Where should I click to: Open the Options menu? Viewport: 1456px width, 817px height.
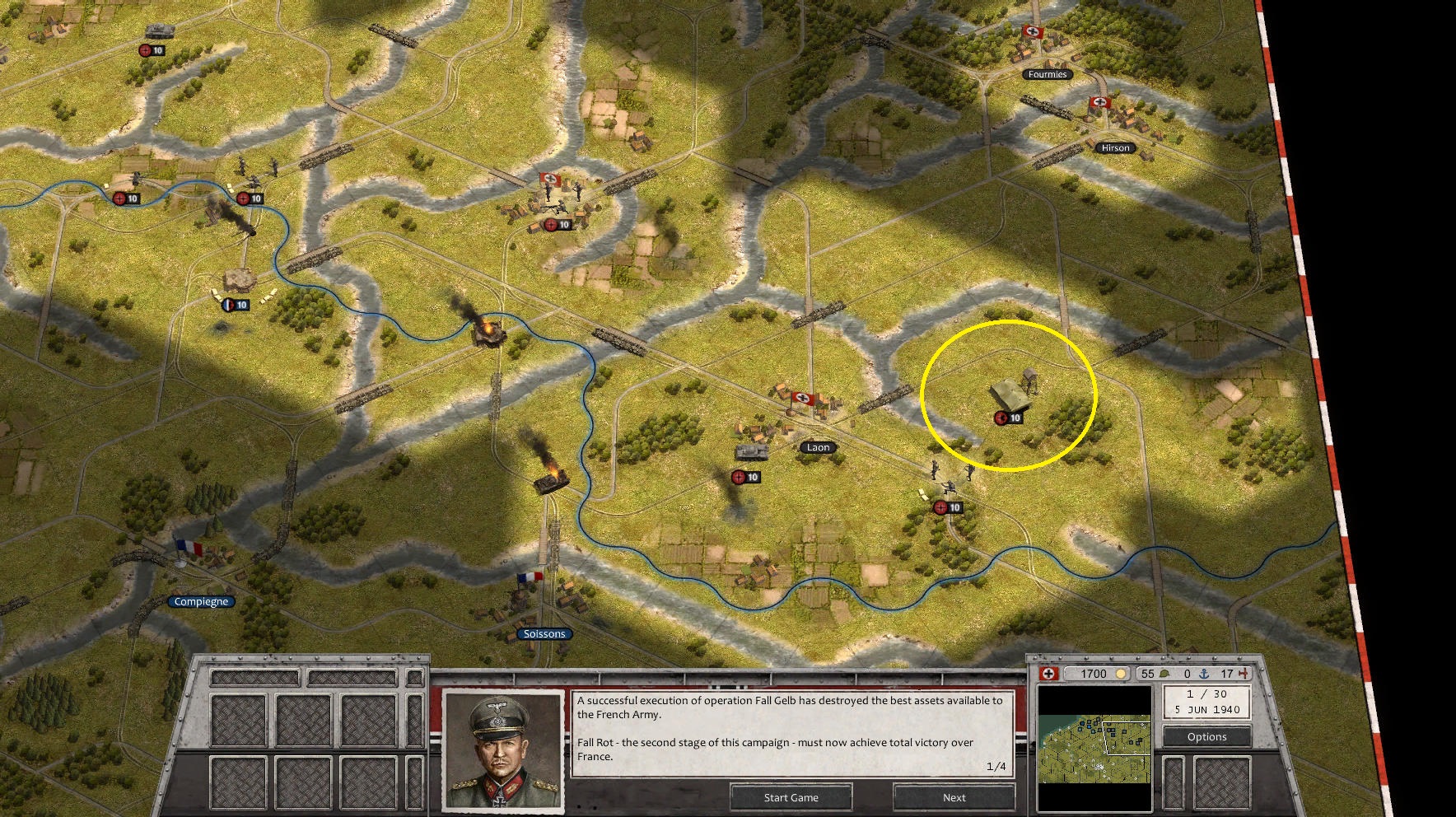point(1206,737)
